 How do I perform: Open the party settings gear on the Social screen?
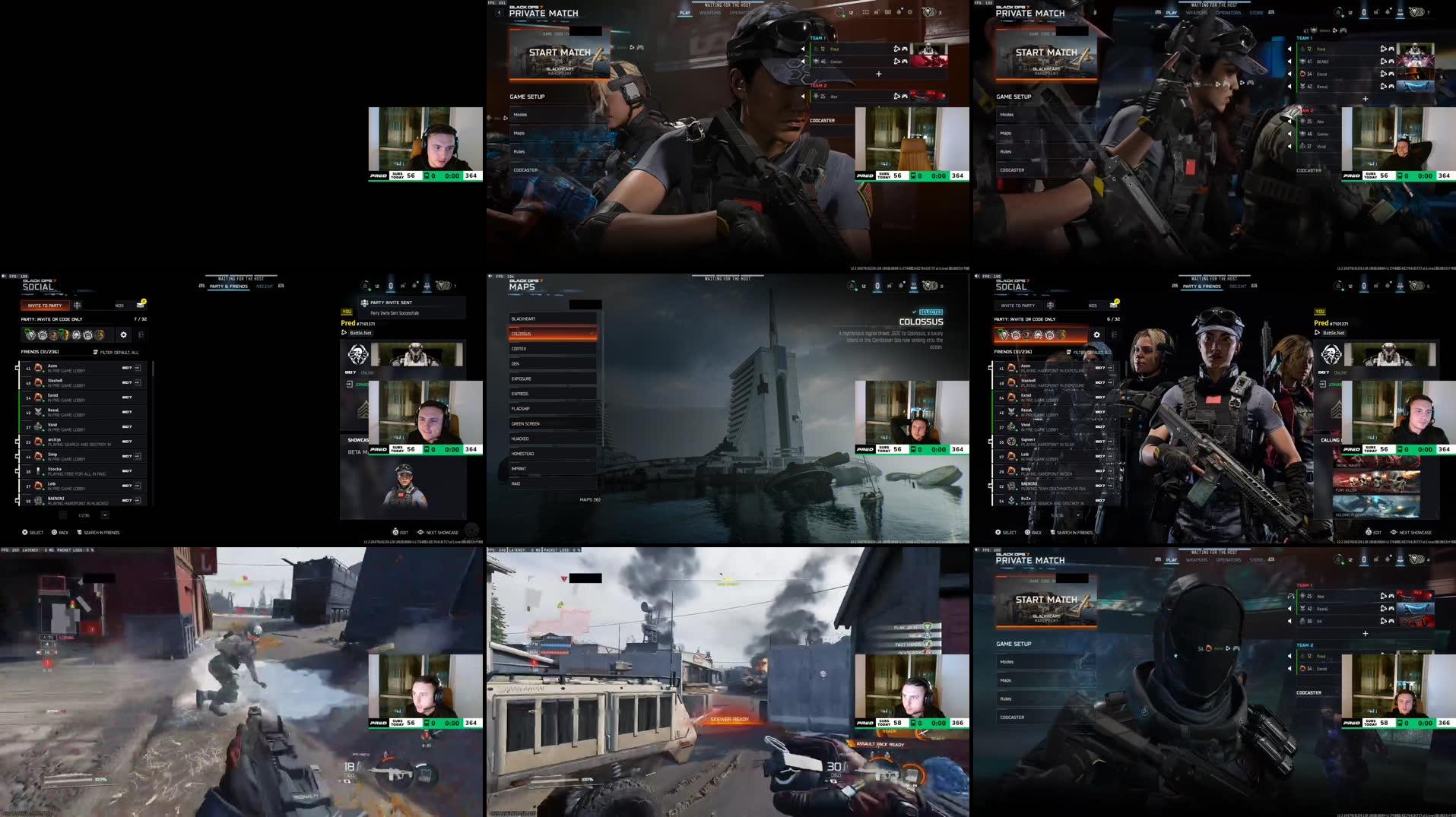click(124, 334)
